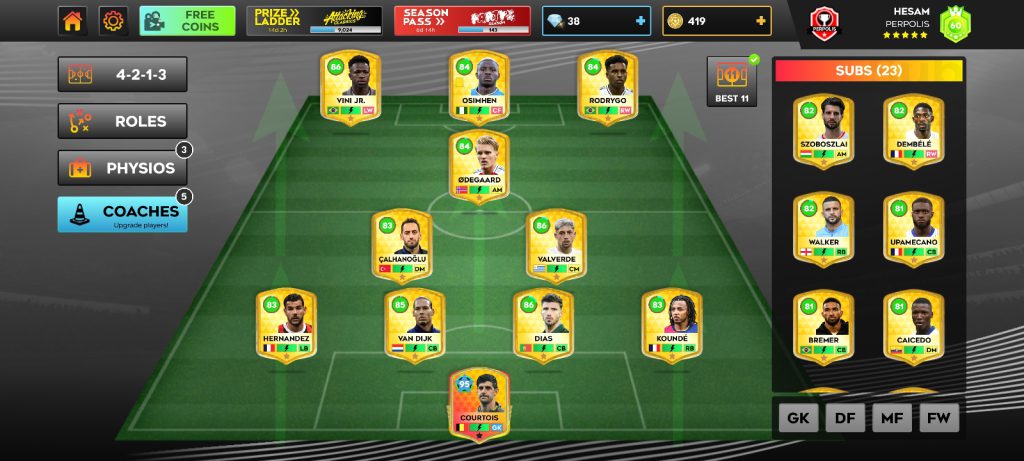Filter substitutes by DF
Screen dimensions: 1024x461
pos(845,417)
